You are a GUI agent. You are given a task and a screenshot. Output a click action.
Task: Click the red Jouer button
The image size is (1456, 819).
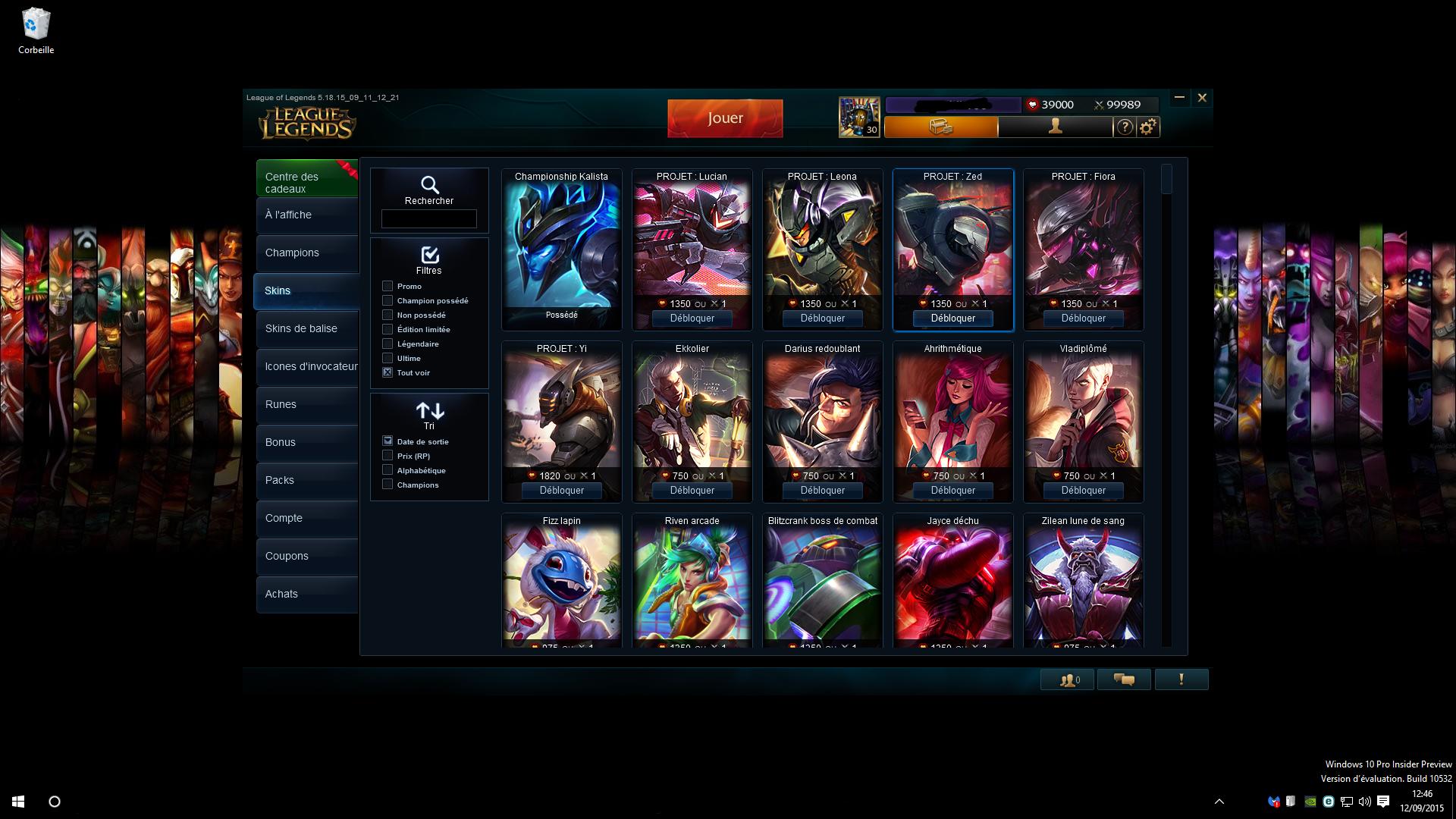724,118
